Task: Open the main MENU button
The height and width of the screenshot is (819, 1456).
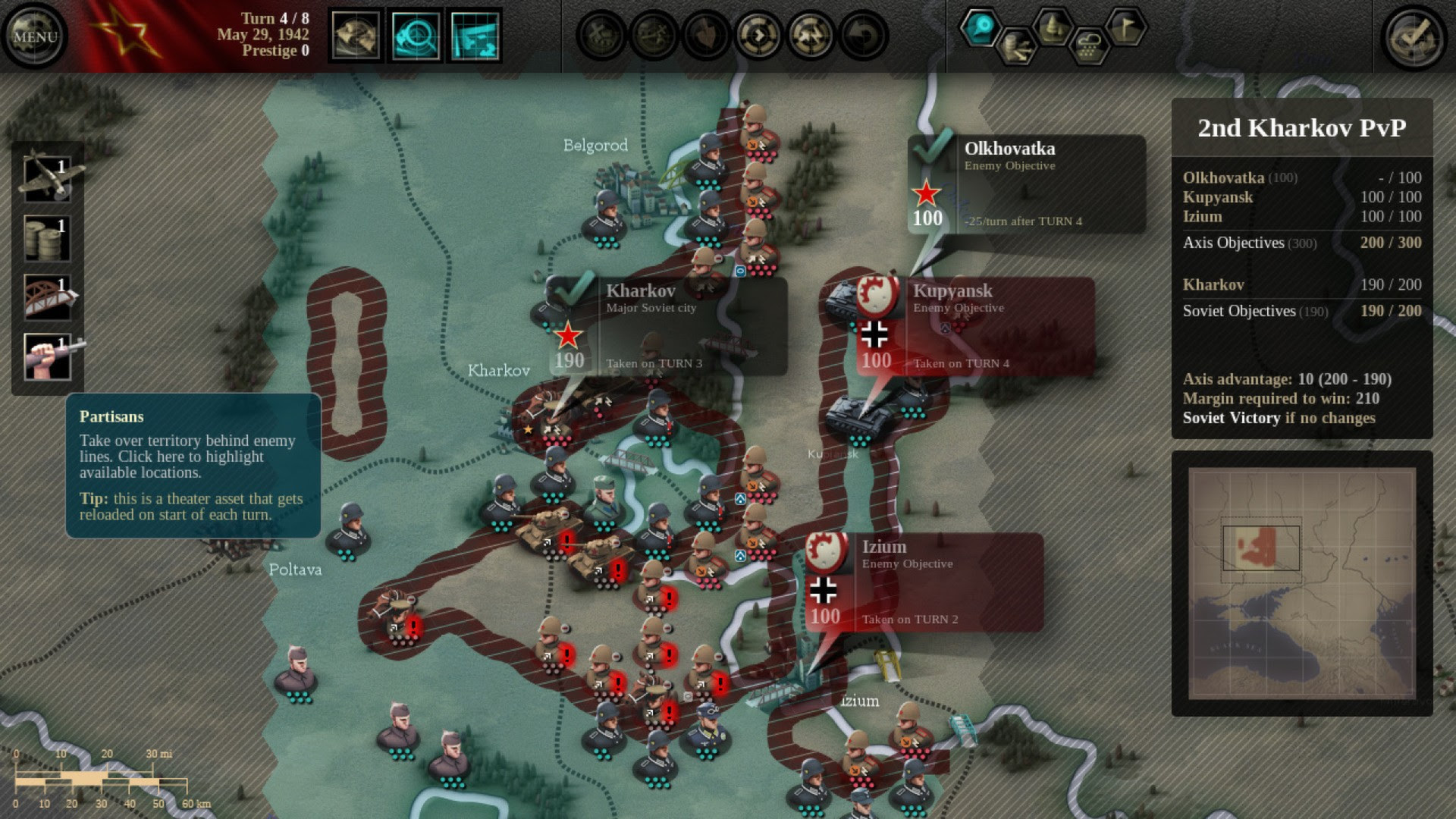Action: click(x=35, y=36)
